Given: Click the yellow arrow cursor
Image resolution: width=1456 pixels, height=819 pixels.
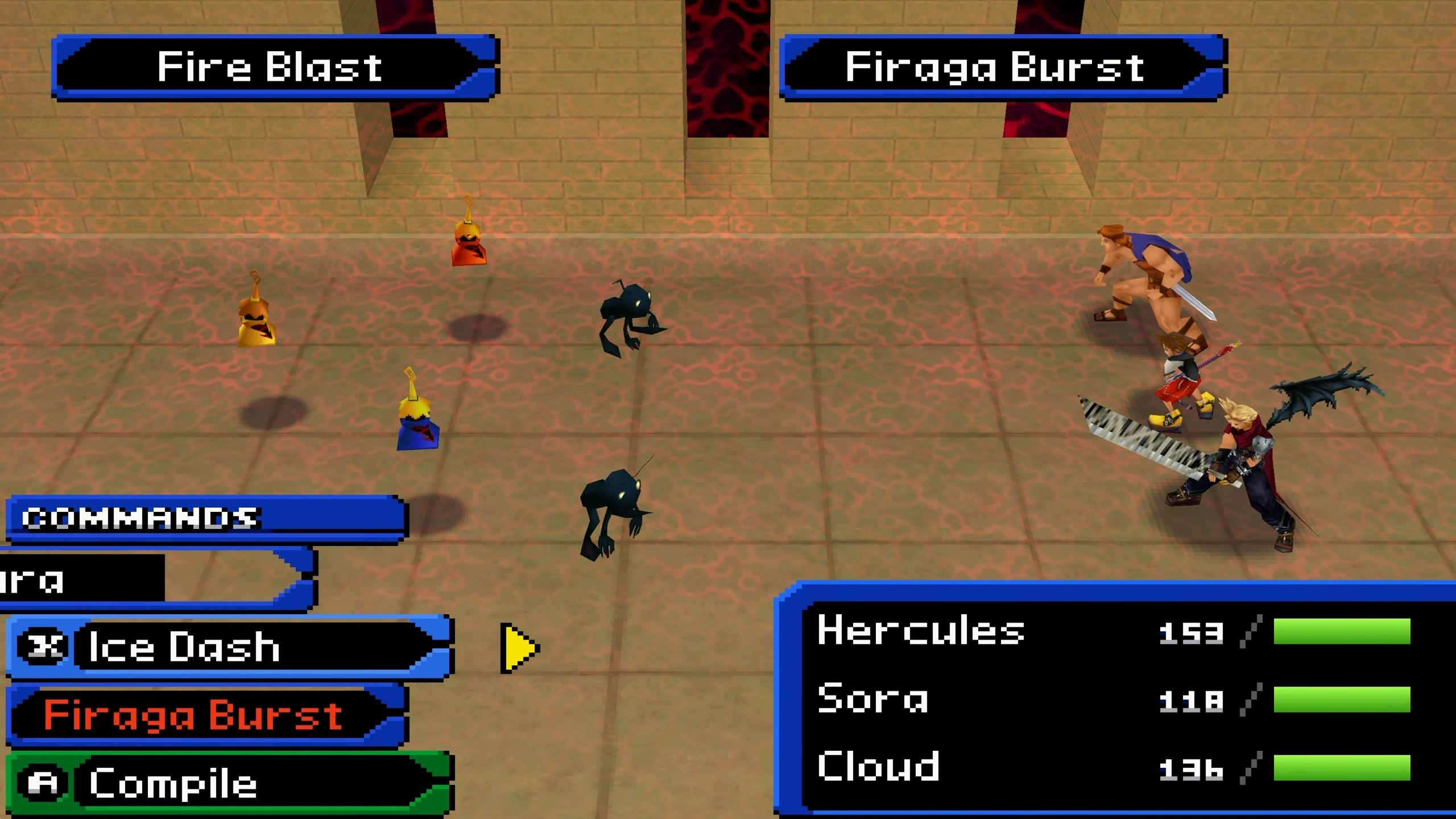Looking at the screenshot, I should point(518,648).
